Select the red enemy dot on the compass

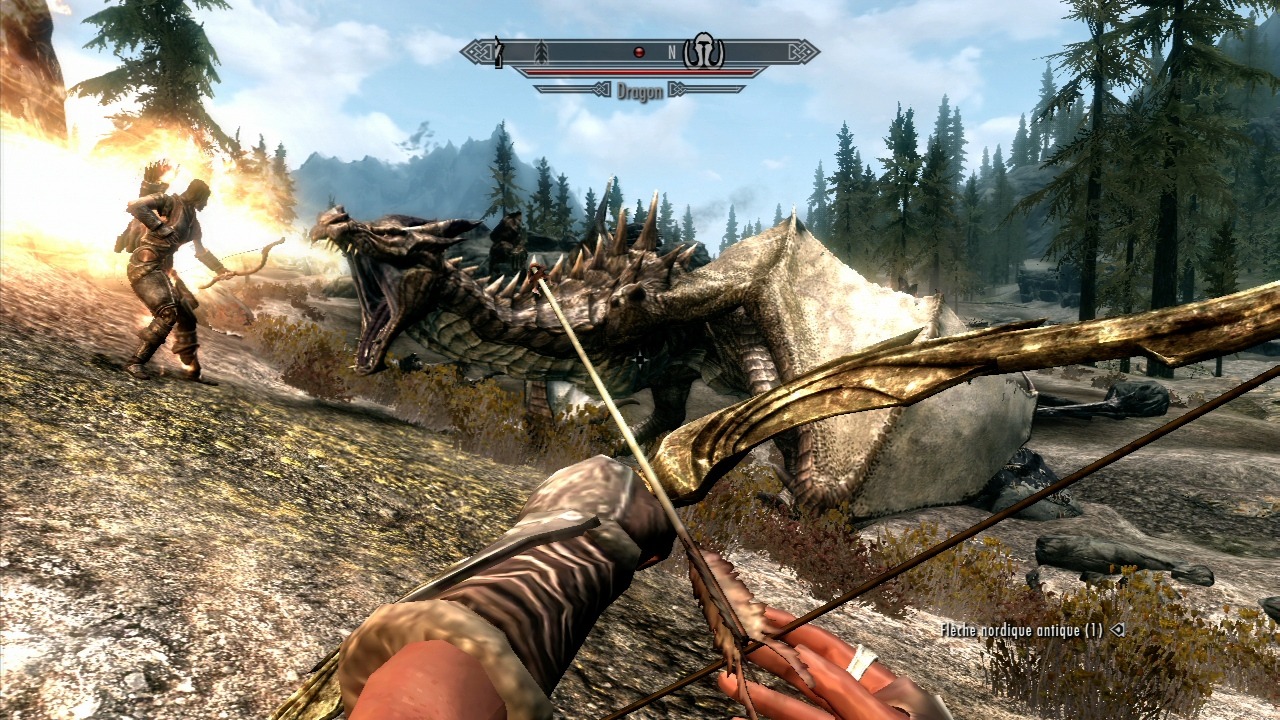[x=639, y=52]
